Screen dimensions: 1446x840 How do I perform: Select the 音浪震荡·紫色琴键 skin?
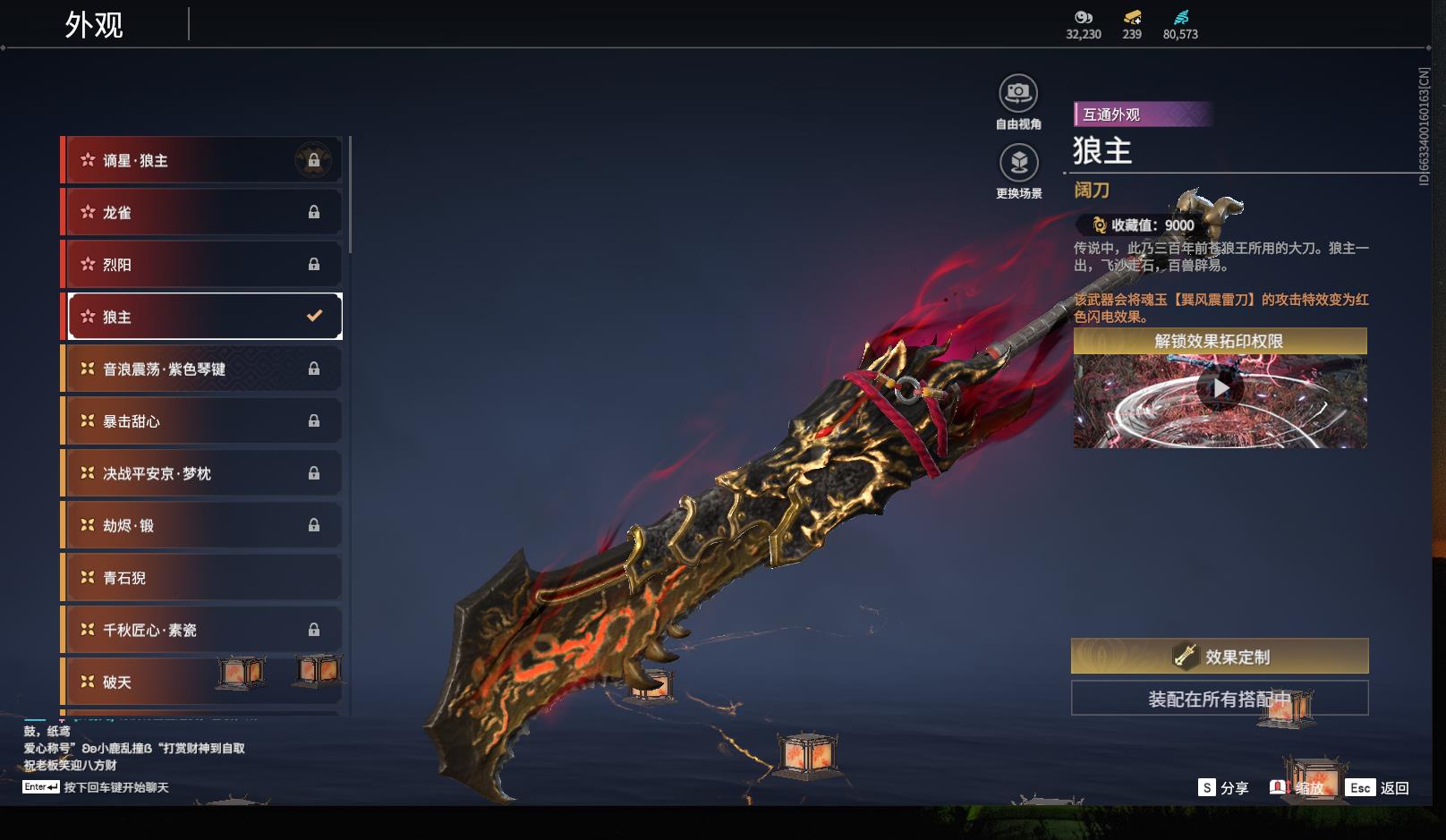pyautogui.click(x=201, y=369)
